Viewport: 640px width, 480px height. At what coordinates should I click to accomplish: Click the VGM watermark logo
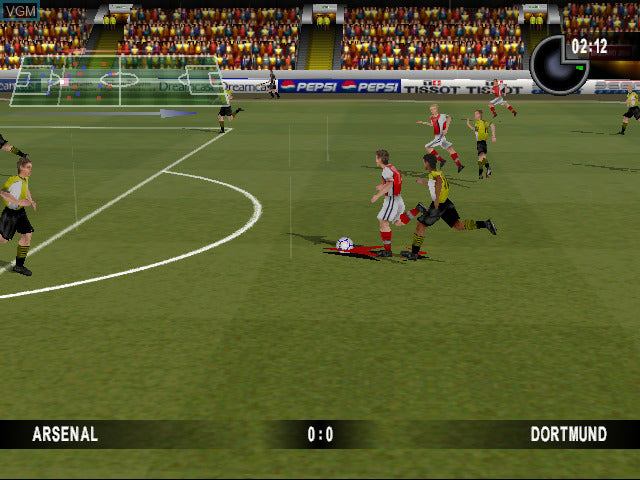click(x=20, y=11)
